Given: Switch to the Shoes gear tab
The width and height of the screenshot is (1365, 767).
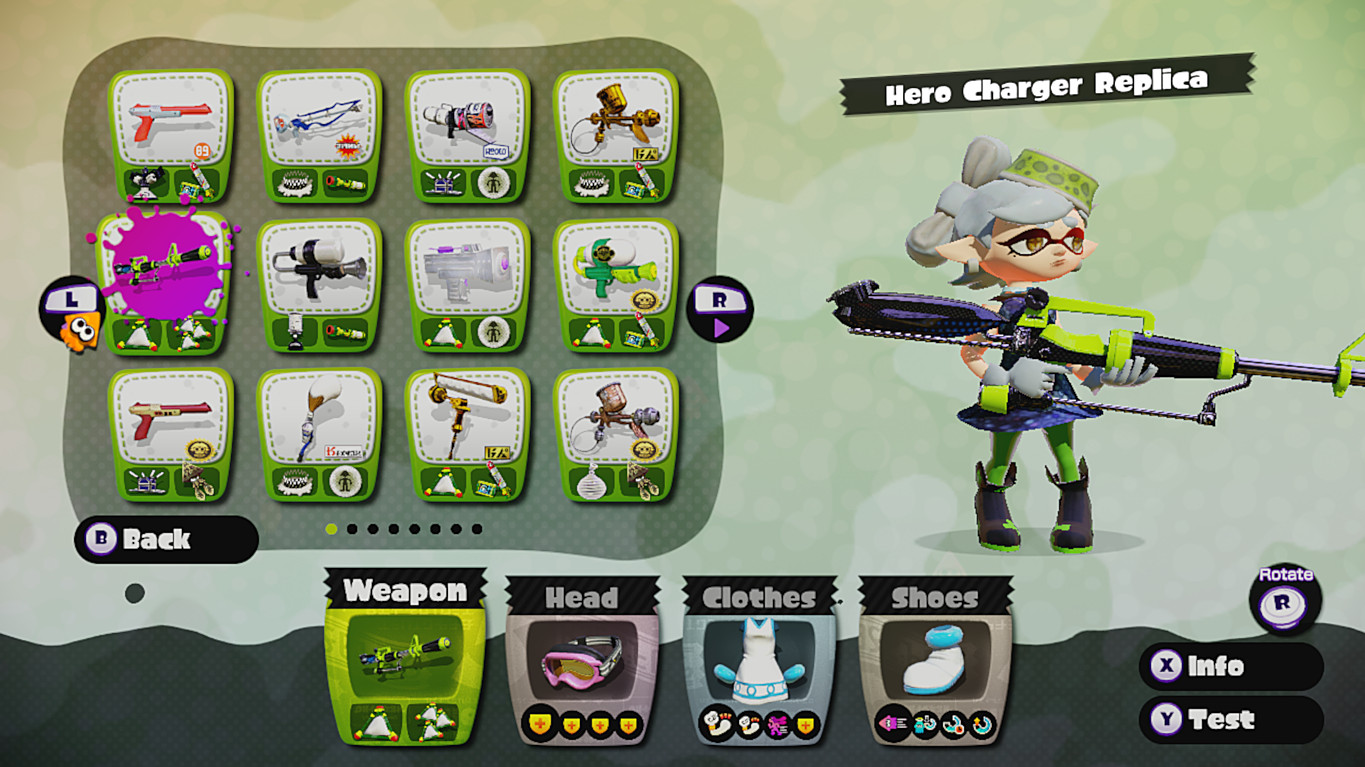Looking at the screenshot, I should pyautogui.click(x=930, y=598).
